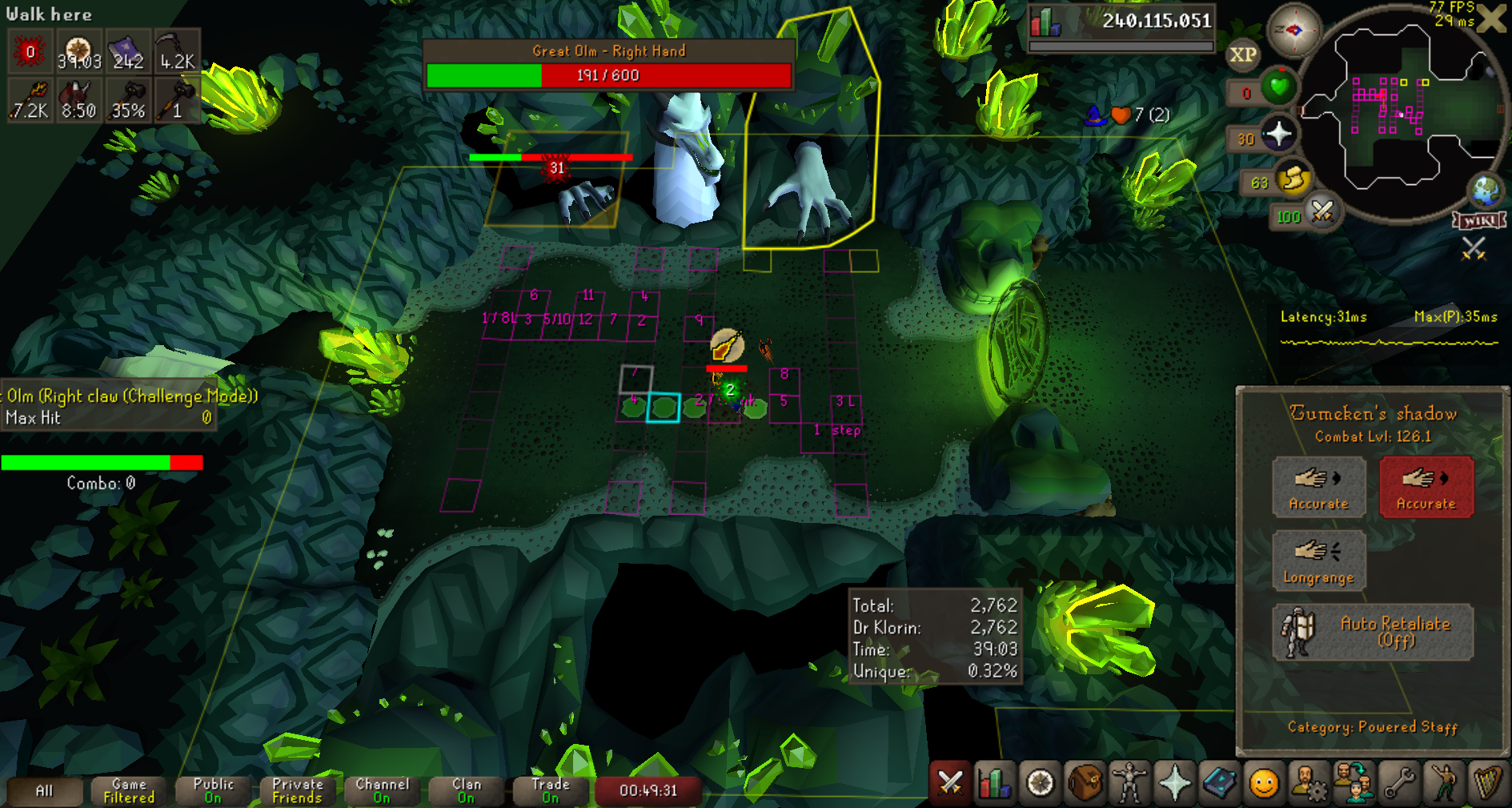Open the Prayer star tab
Viewport: 1512px width, 808px height.
(x=1174, y=783)
